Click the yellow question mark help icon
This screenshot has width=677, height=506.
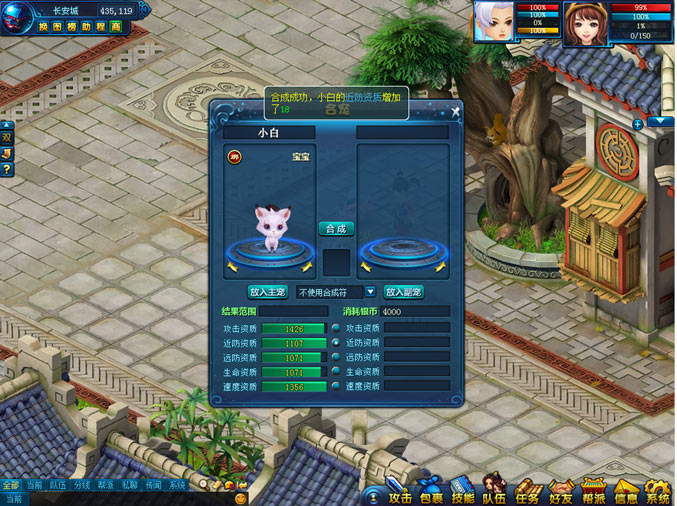[6, 169]
